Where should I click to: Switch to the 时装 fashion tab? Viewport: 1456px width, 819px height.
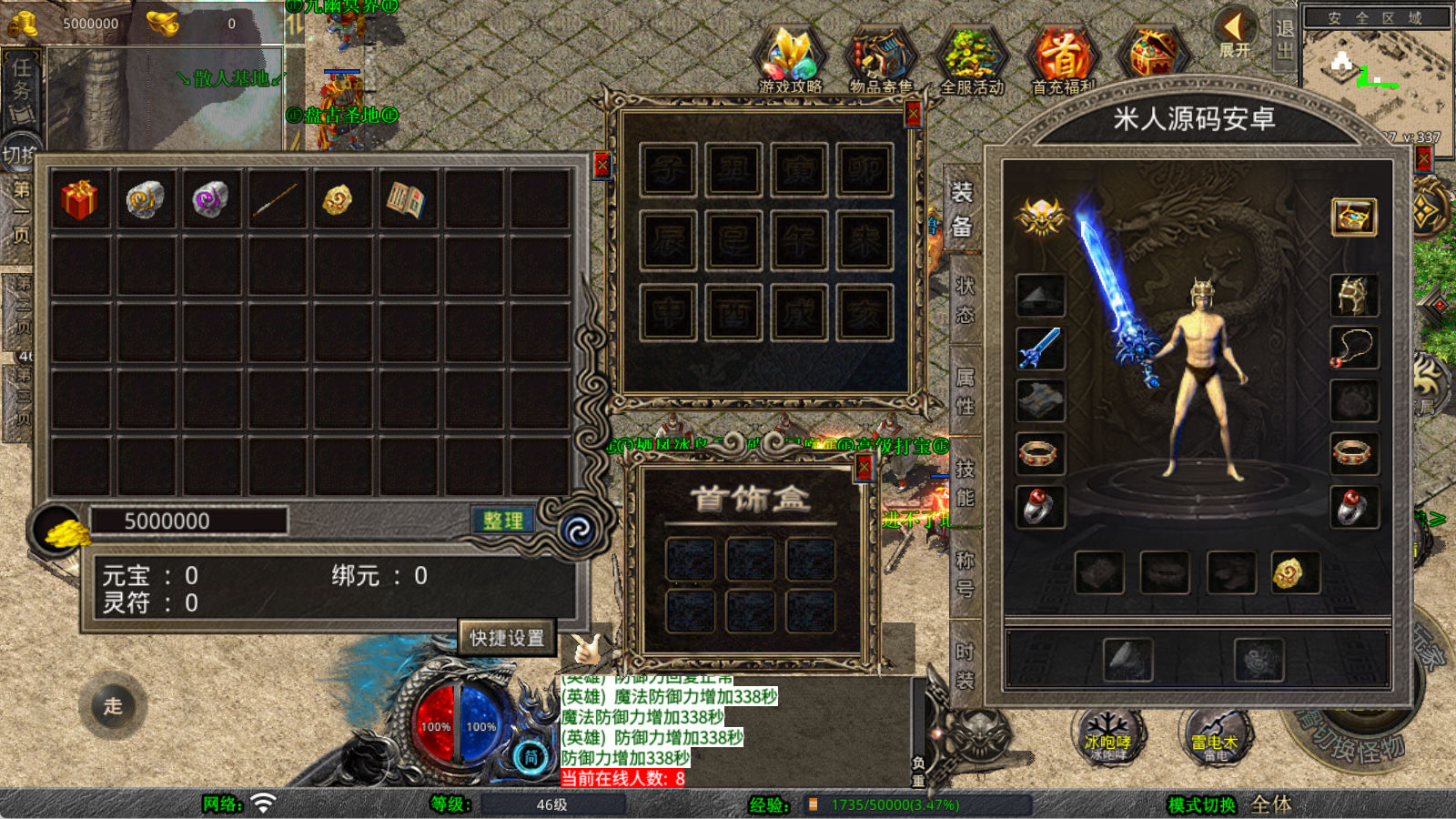point(964,665)
